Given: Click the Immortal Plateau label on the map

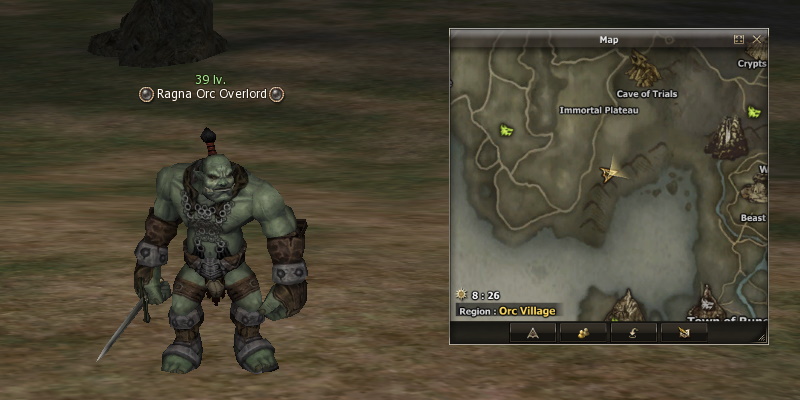Looking at the screenshot, I should point(599,110).
